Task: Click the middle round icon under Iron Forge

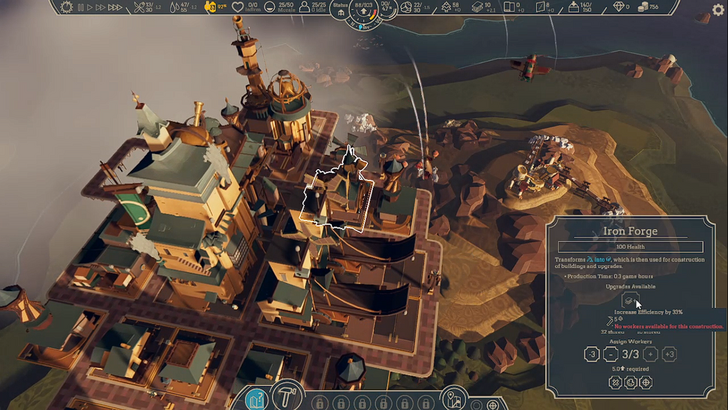Action: click(628, 382)
